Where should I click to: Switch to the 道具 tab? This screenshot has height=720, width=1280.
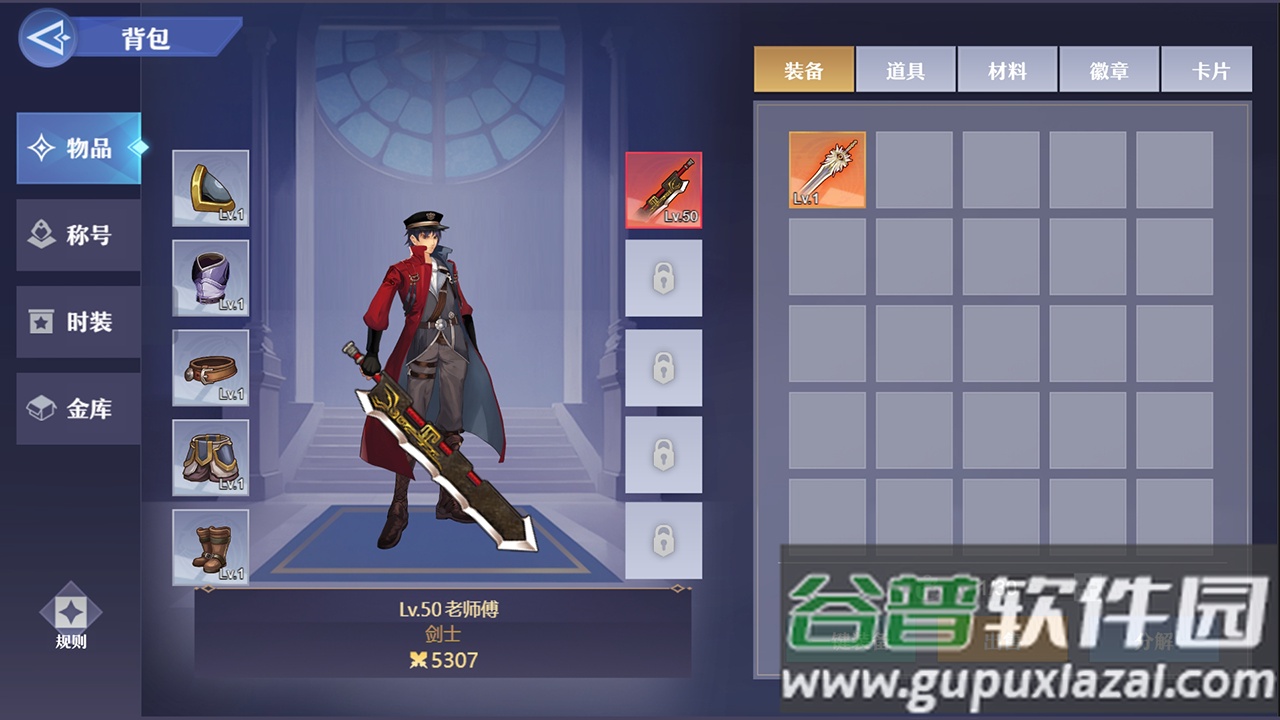tap(905, 68)
